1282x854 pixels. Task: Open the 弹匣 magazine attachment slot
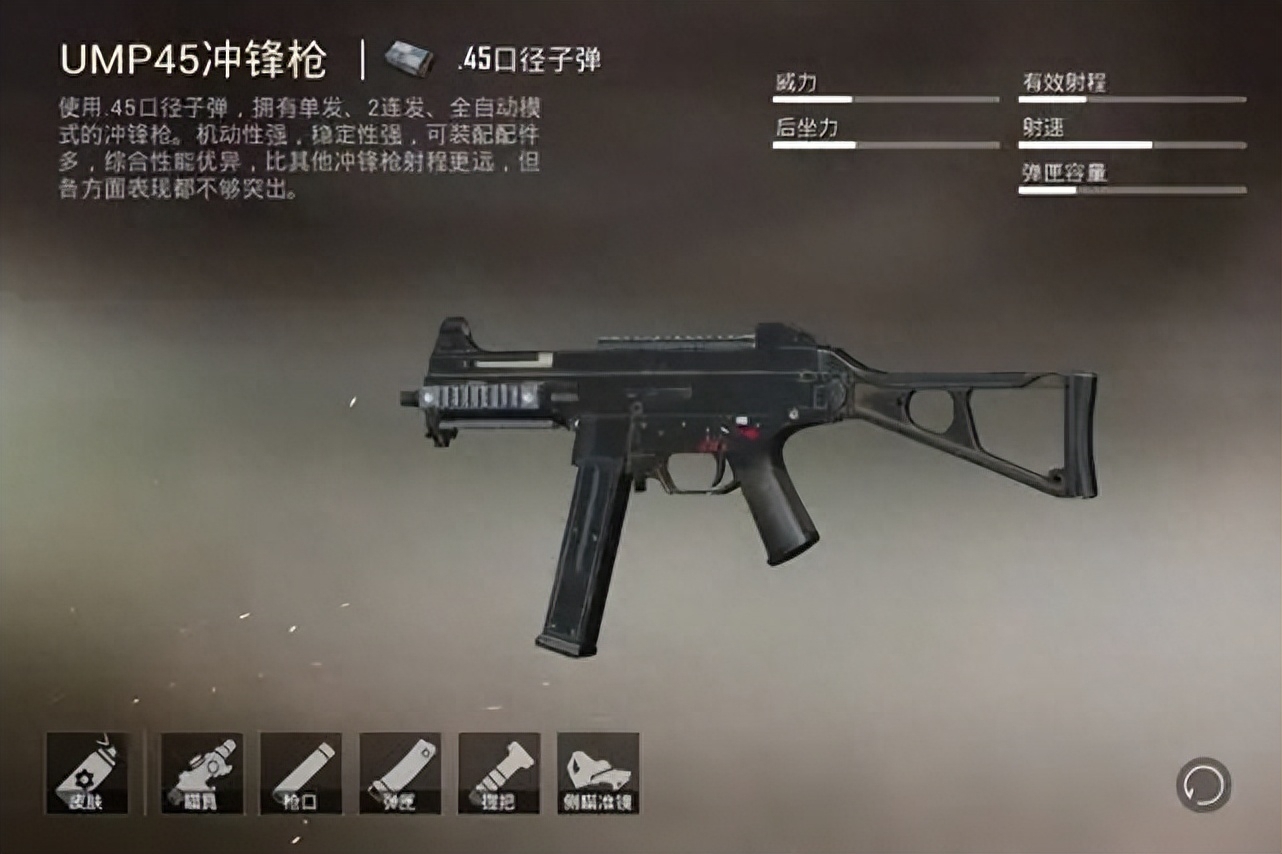tap(399, 773)
